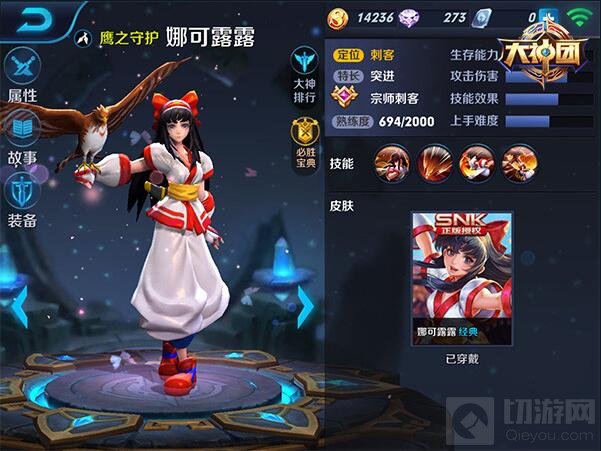Tap the purple diamond currency icon
The image size is (601, 451).
coord(411,17)
